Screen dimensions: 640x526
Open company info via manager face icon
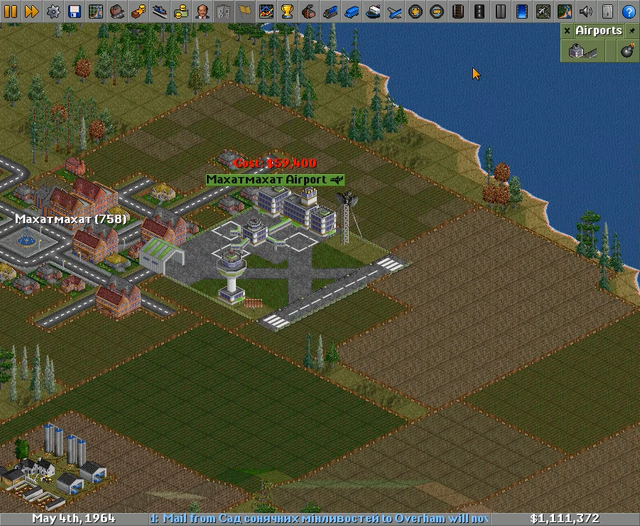tap(202, 11)
